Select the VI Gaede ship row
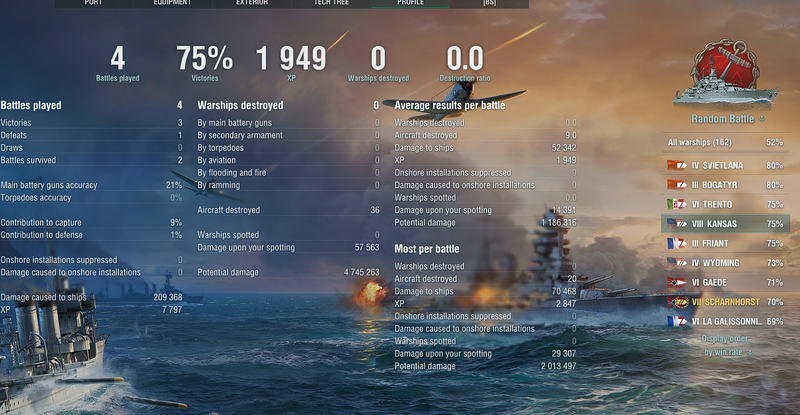This screenshot has width=800, height=415. (x=725, y=282)
